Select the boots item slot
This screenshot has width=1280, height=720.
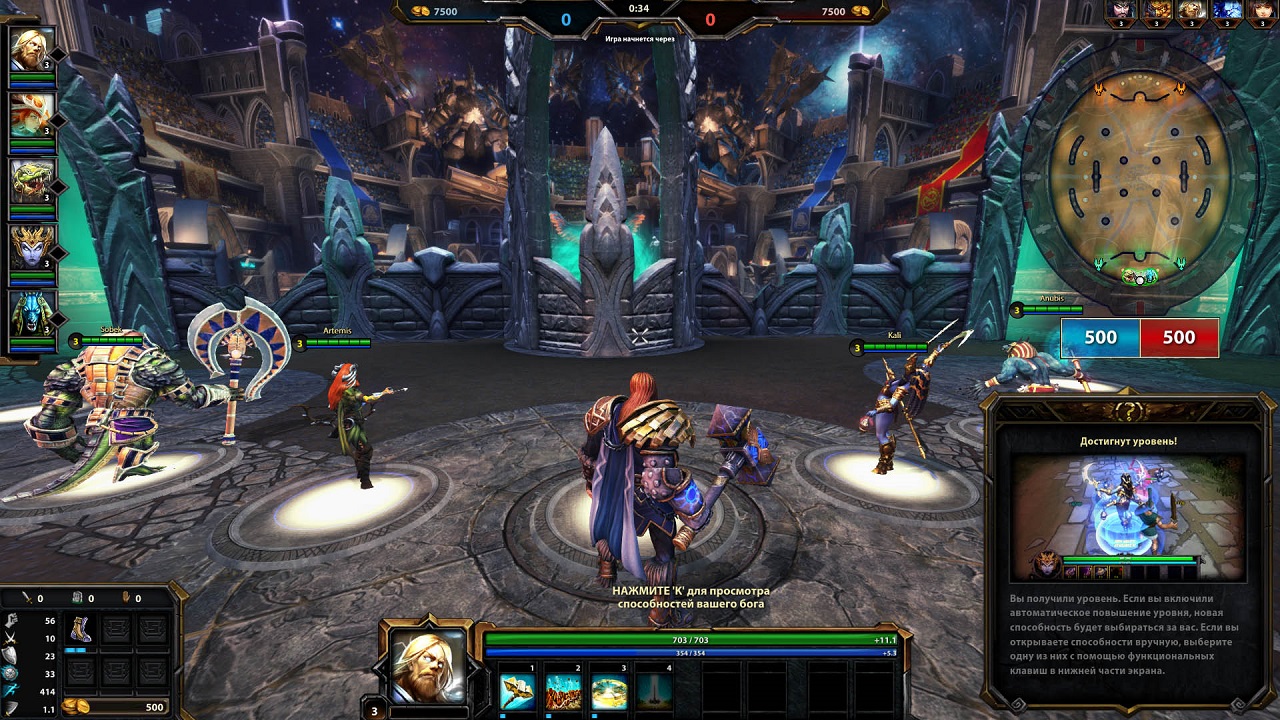coord(80,629)
